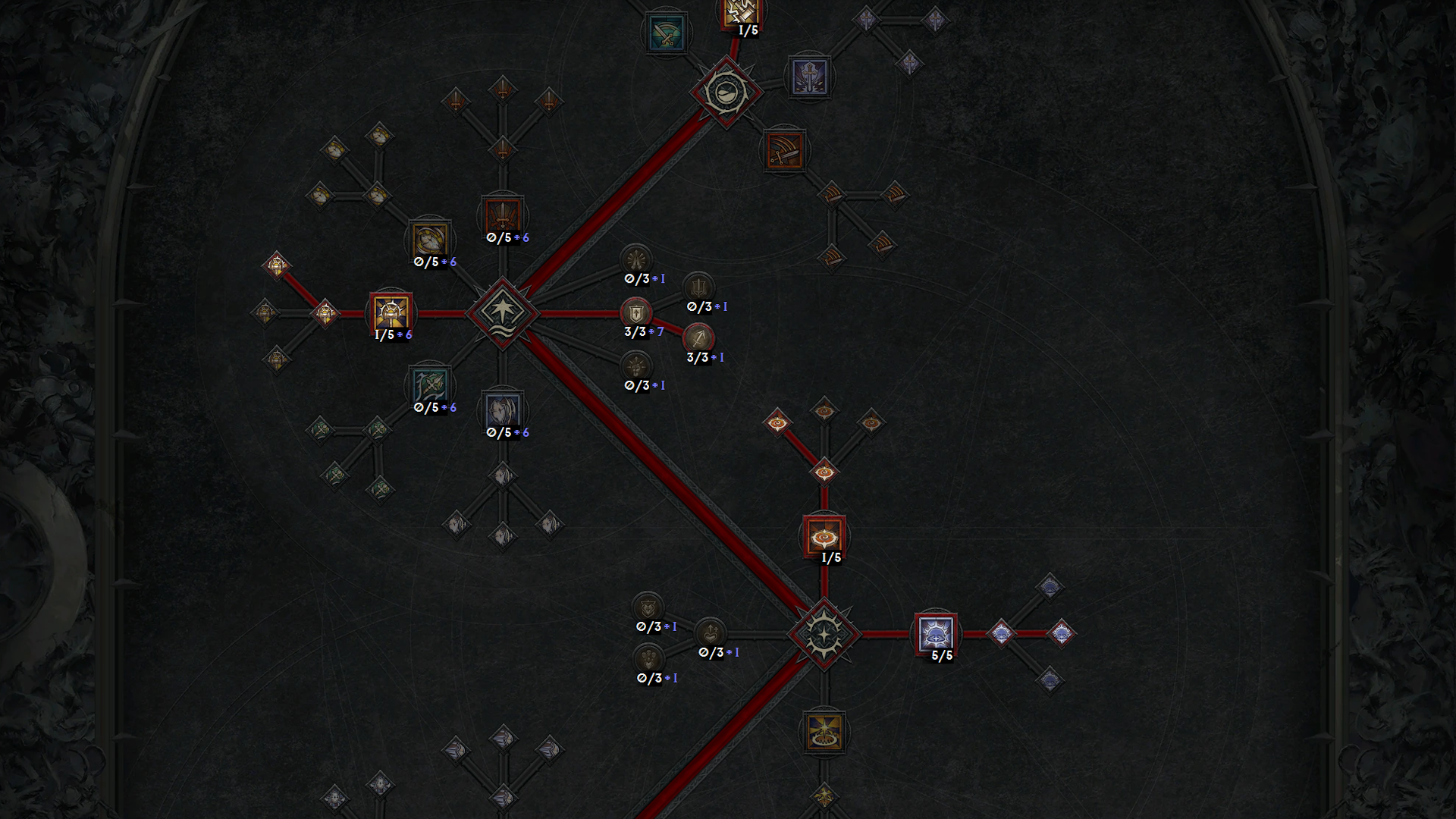
Task: Open the four-pointed star cluster hub node
Action: click(x=502, y=312)
